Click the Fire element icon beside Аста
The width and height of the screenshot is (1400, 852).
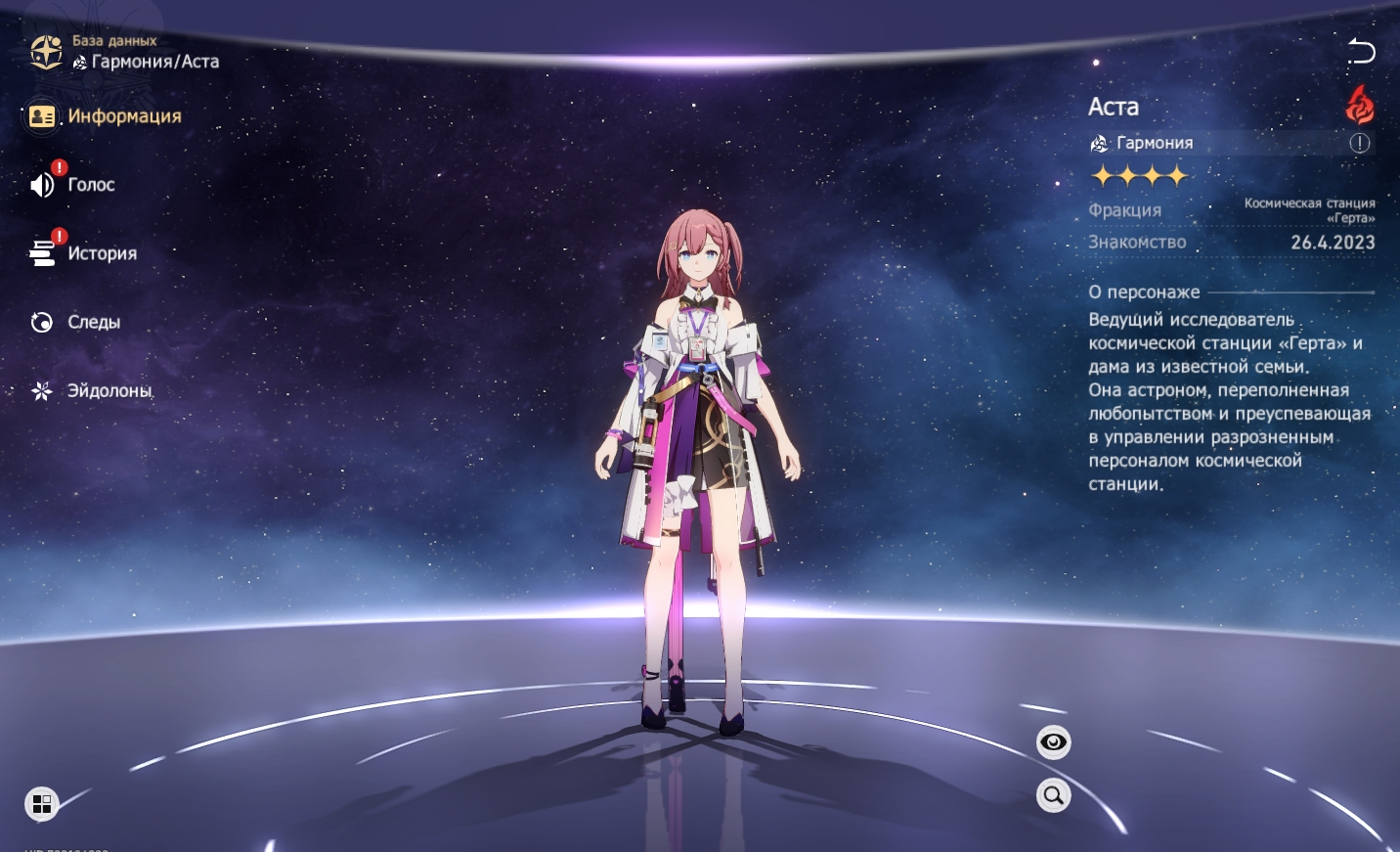pyautogui.click(x=1359, y=105)
